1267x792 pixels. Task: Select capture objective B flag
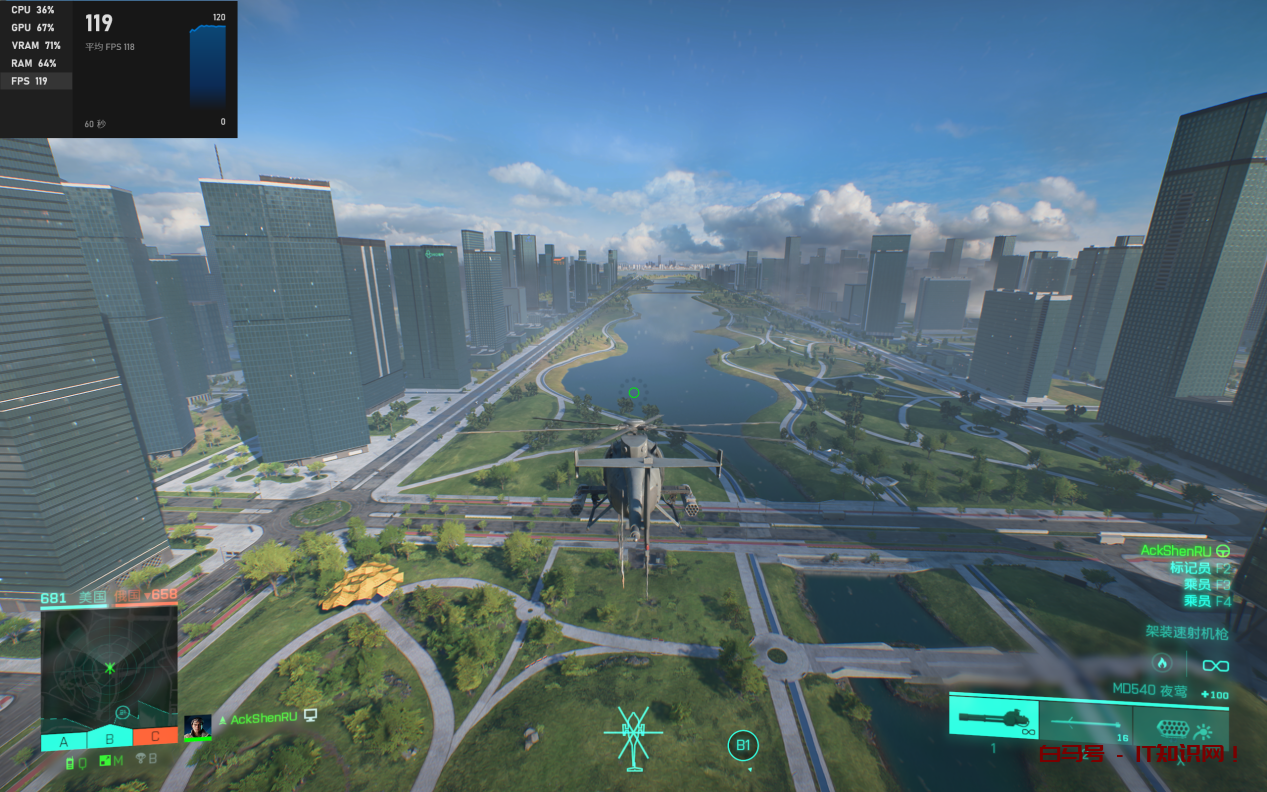coord(110,740)
